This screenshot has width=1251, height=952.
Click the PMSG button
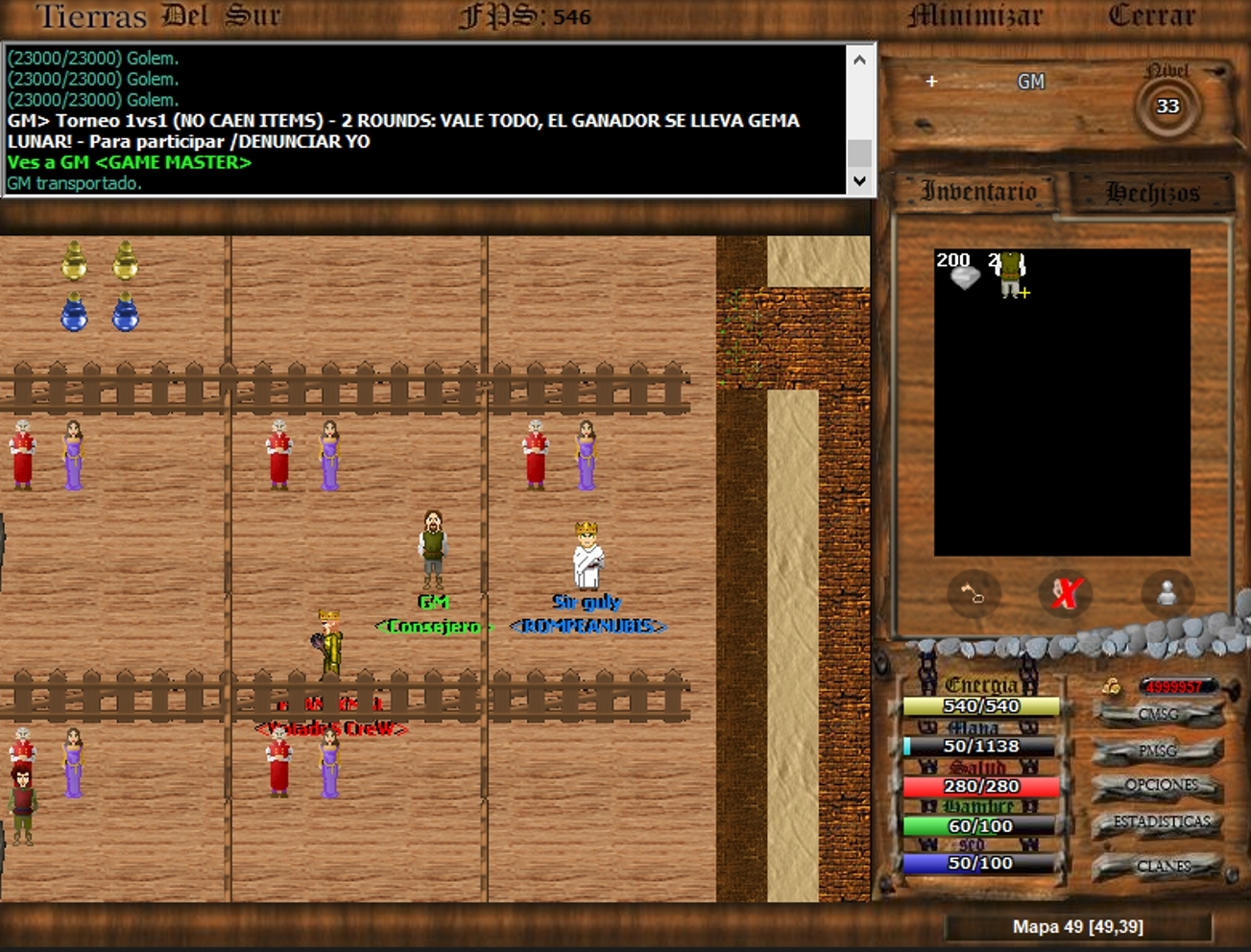coord(1161,750)
